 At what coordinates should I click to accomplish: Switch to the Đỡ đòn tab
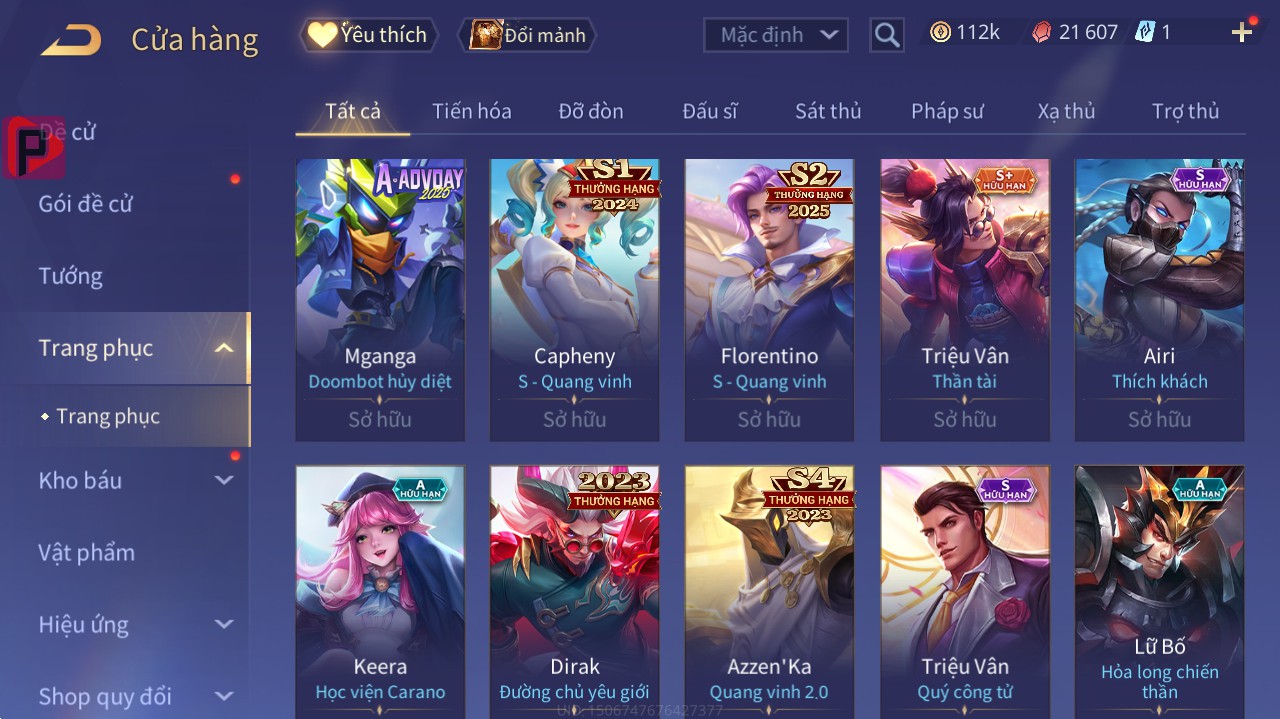point(590,111)
